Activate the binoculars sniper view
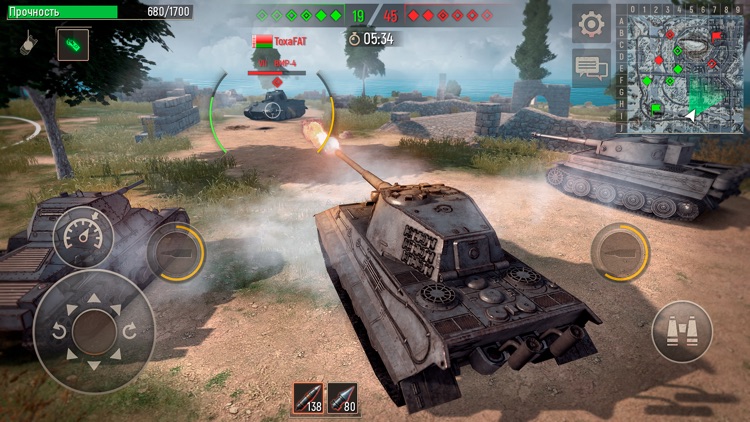The width and height of the screenshot is (750, 422). tap(682, 331)
